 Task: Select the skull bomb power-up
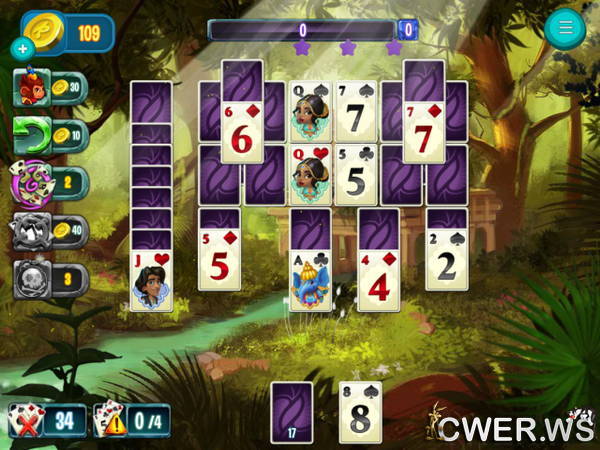(x=30, y=278)
